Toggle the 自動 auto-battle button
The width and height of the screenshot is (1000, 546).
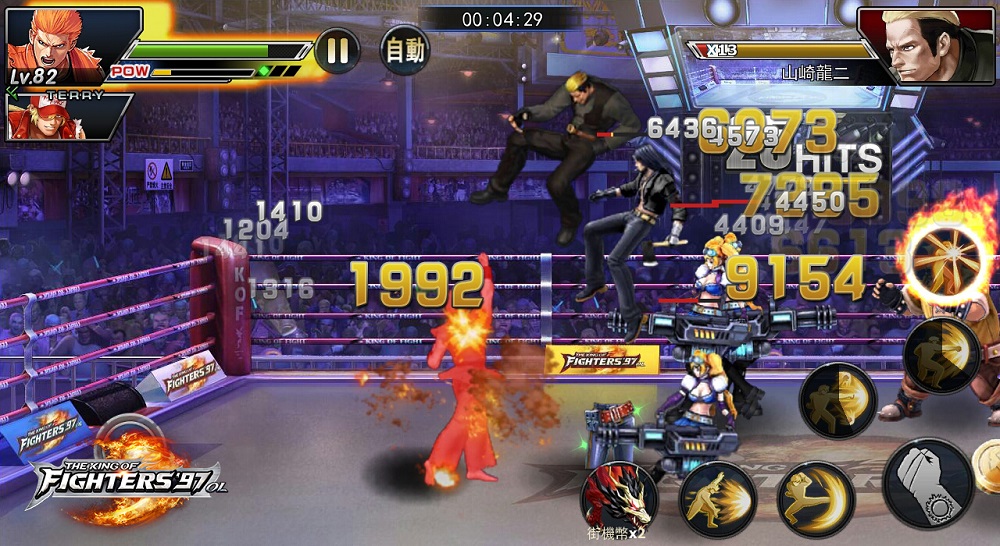coord(404,50)
